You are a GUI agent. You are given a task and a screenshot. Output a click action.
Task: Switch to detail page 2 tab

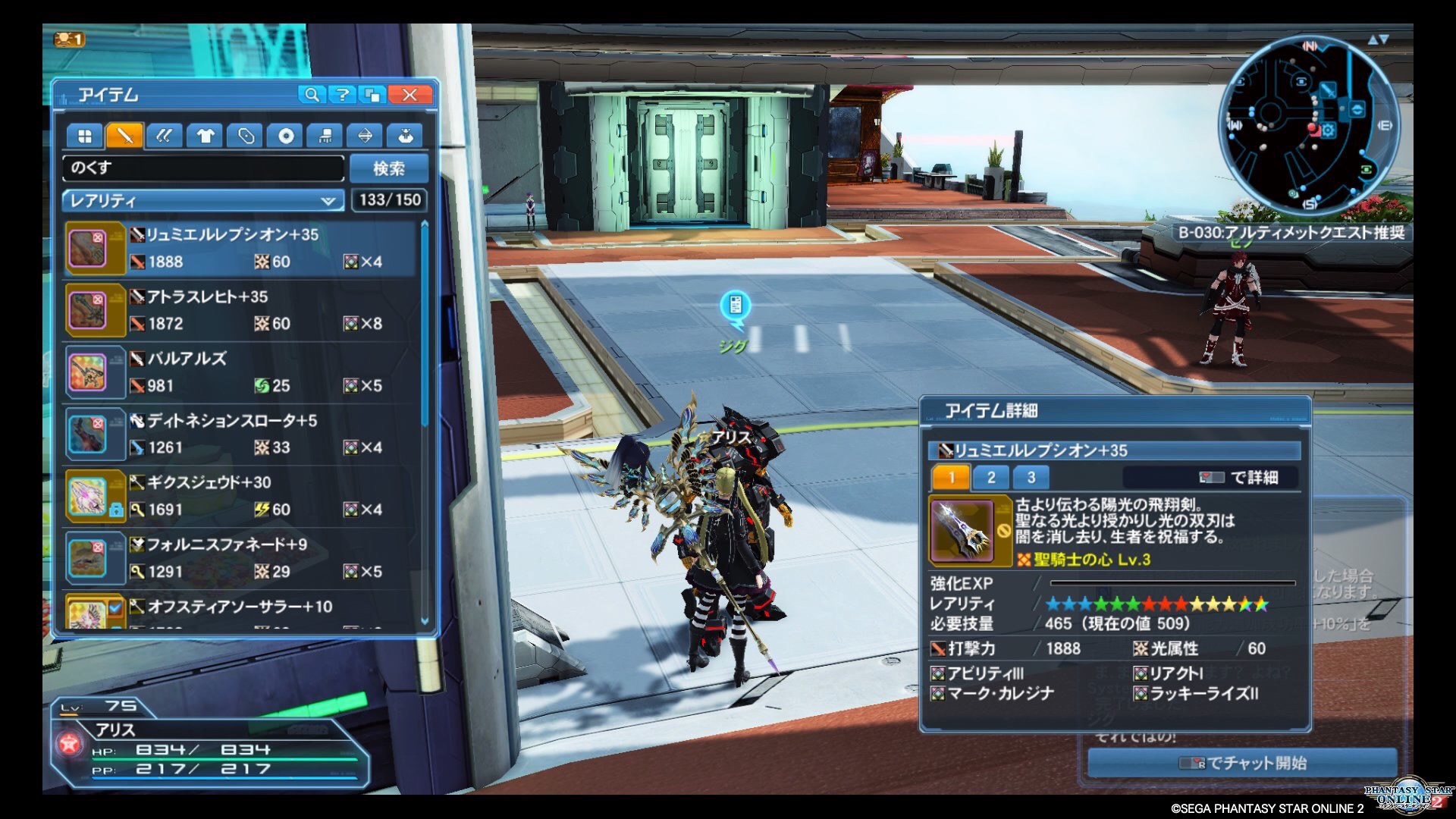coord(991,477)
